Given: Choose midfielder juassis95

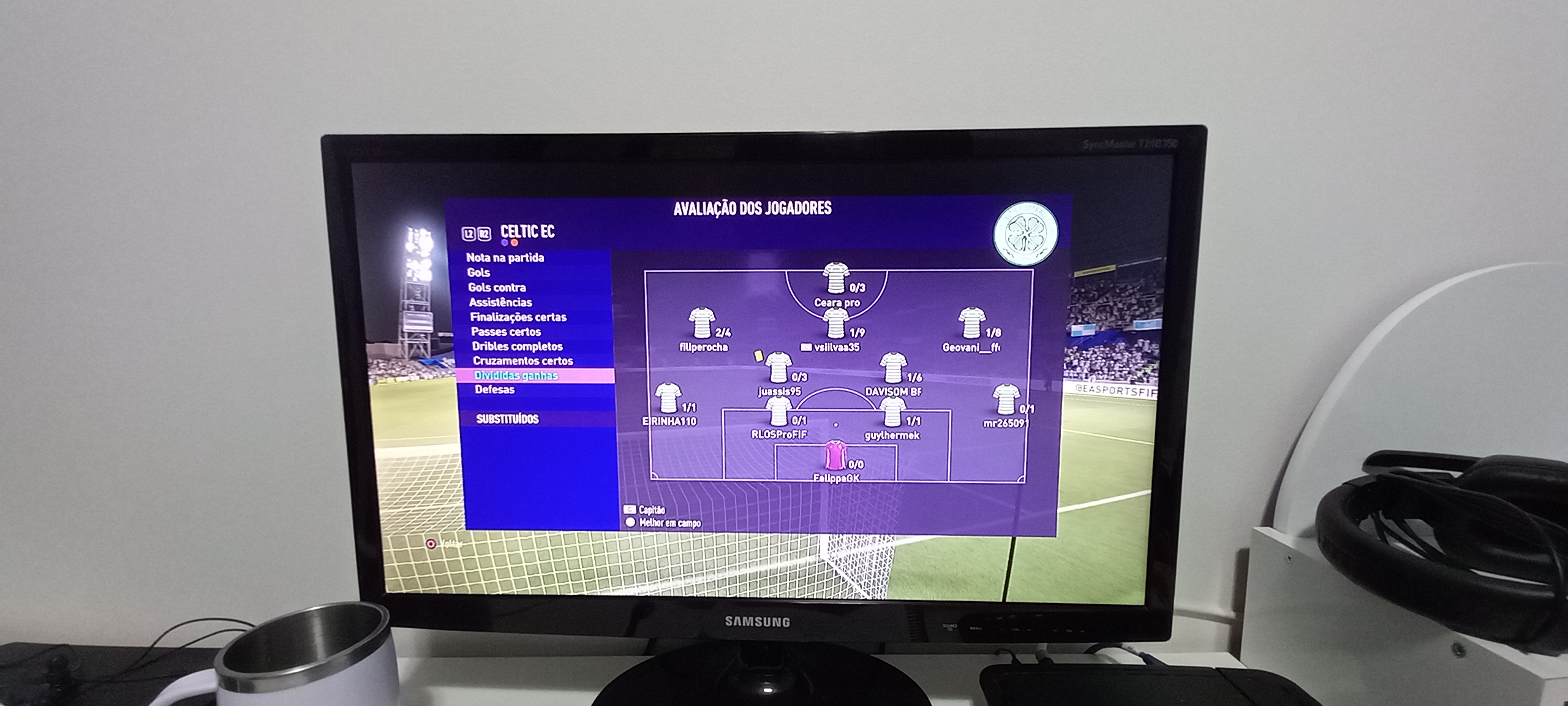Looking at the screenshot, I should (778, 368).
